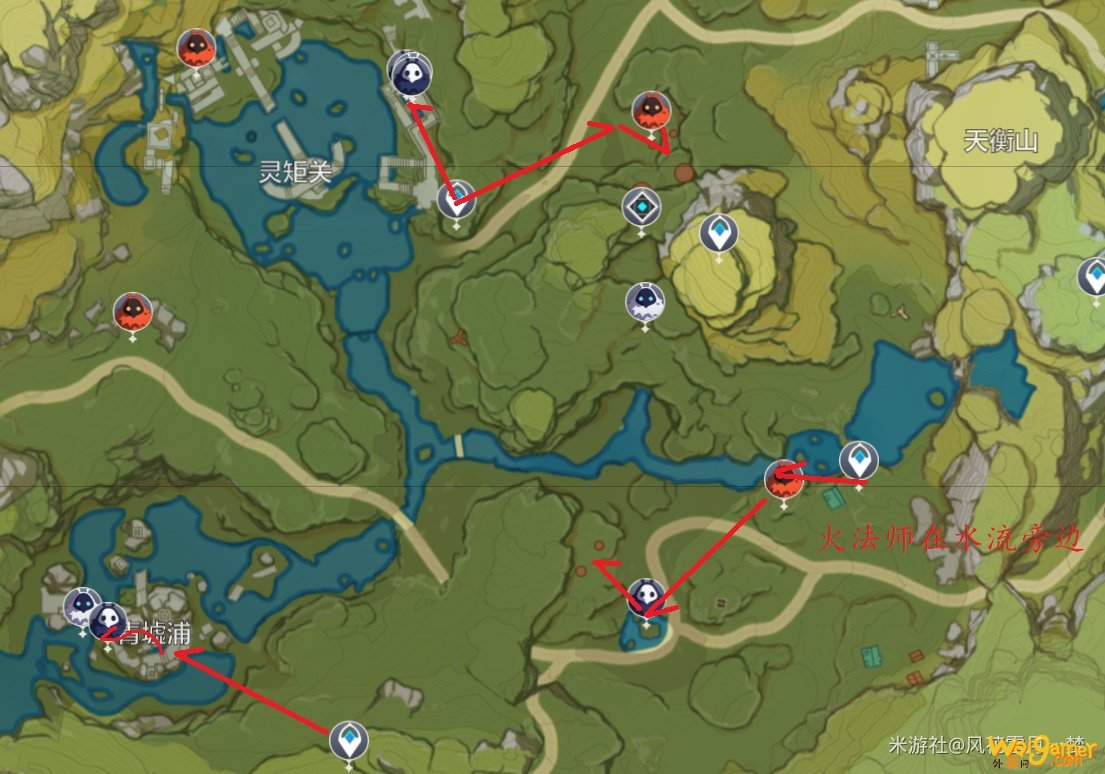Select the partially cut-off teleport waypoint at right edge

pyautogui.click(x=1093, y=276)
